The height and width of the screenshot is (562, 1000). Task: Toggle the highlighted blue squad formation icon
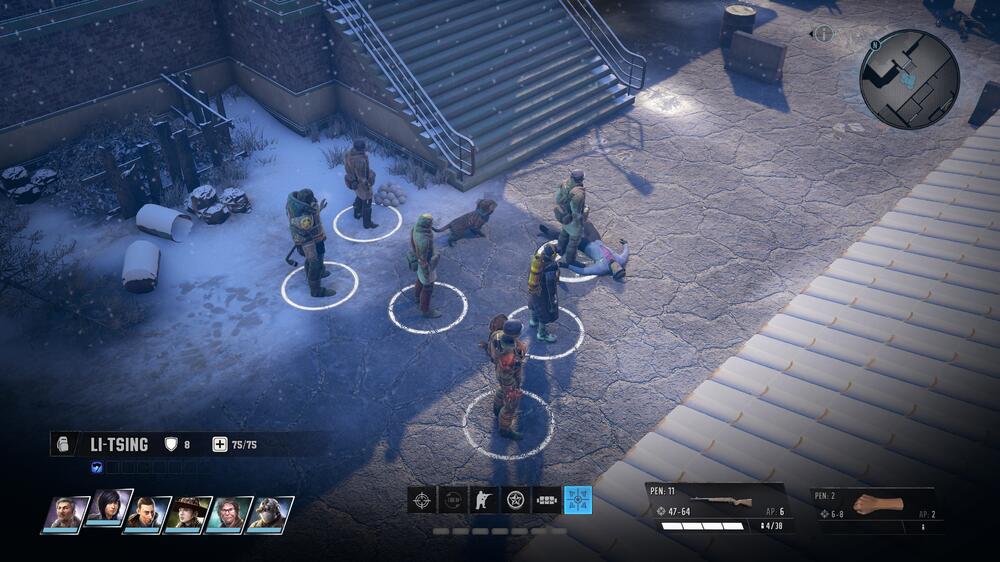tap(577, 499)
